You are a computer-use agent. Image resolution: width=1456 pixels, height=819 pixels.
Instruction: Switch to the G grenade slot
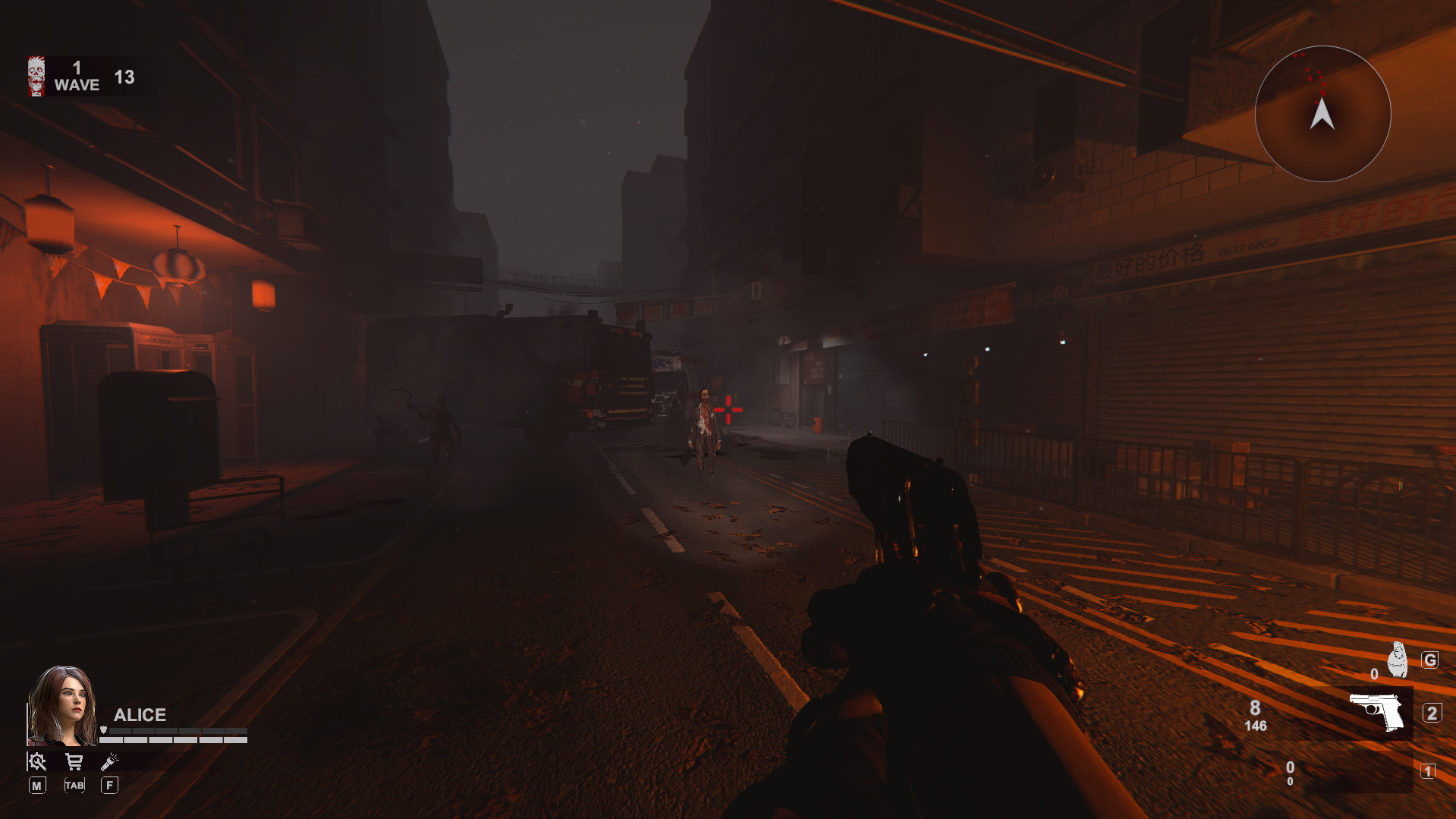(1430, 660)
